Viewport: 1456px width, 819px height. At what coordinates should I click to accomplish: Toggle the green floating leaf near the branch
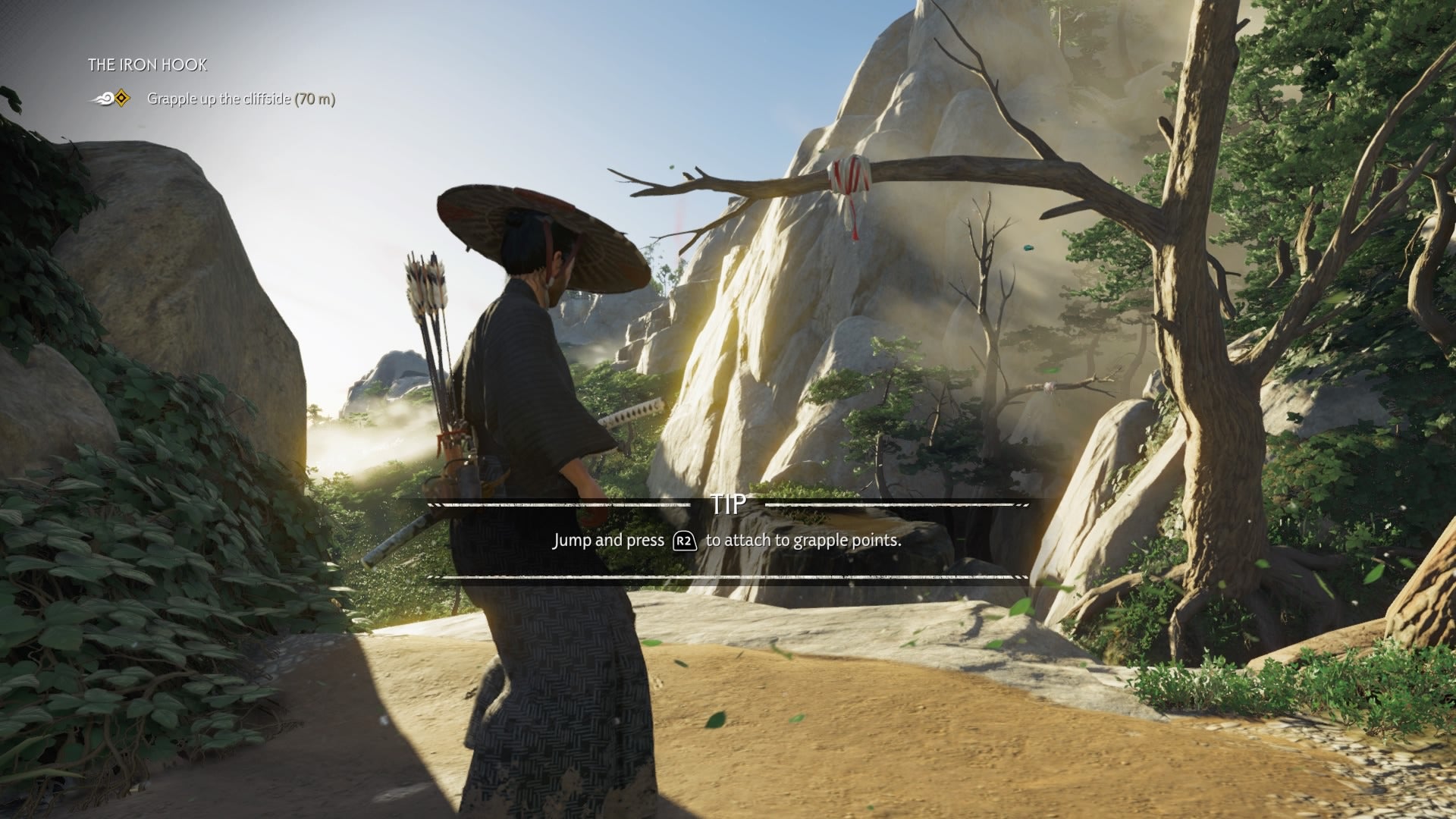[671, 167]
